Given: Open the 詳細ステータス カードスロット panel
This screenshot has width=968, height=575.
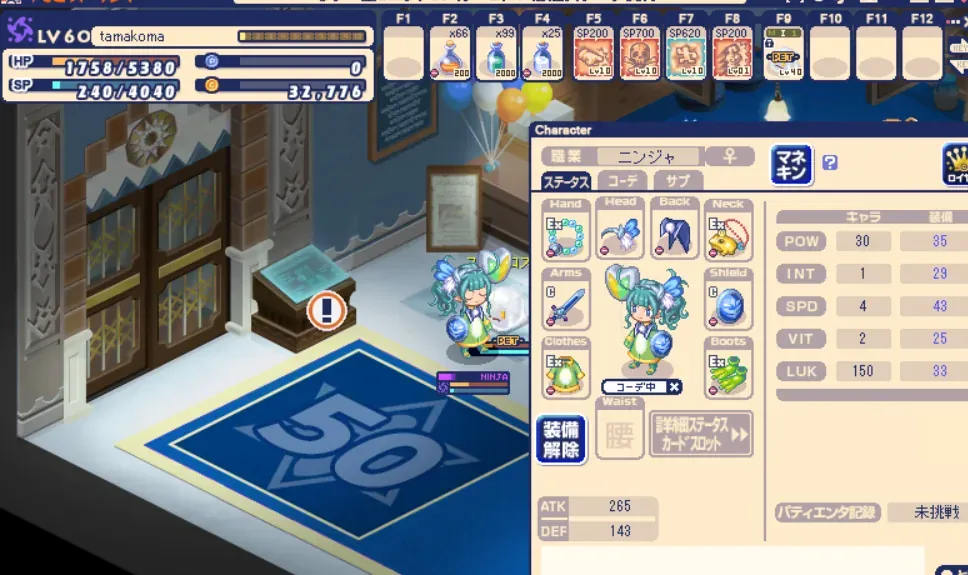Looking at the screenshot, I should 700,434.
